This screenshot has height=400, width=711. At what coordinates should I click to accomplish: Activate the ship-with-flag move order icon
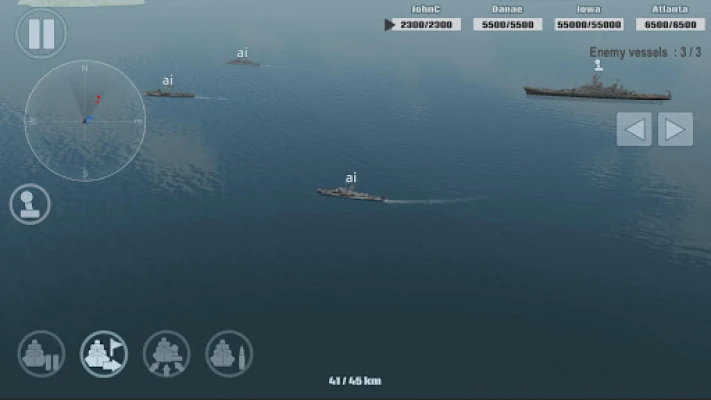tap(104, 353)
